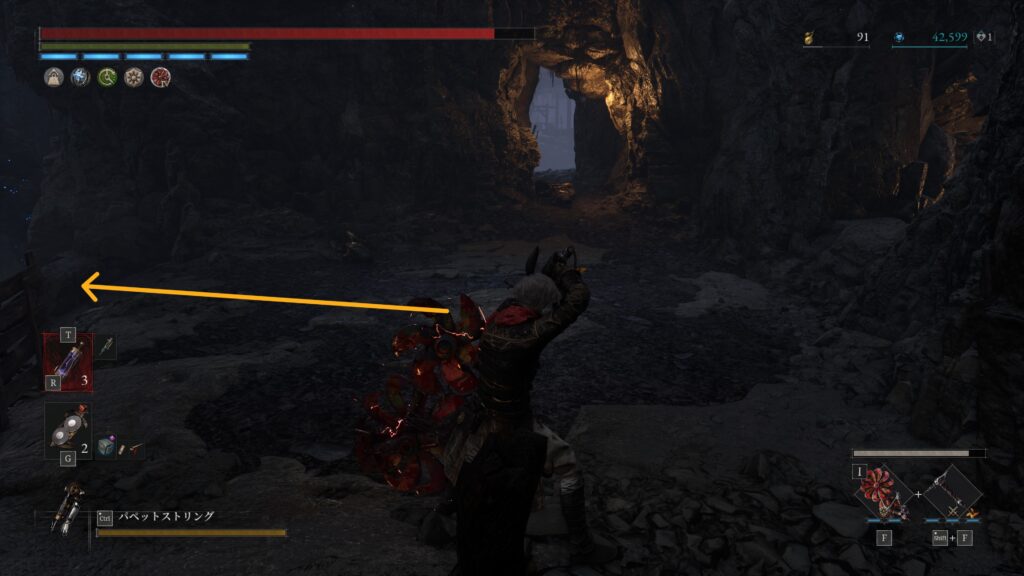This screenshot has width=1024, height=576.
Task: Click the blue Ergo currency icon
Action: pyautogui.click(x=899, y=38)
